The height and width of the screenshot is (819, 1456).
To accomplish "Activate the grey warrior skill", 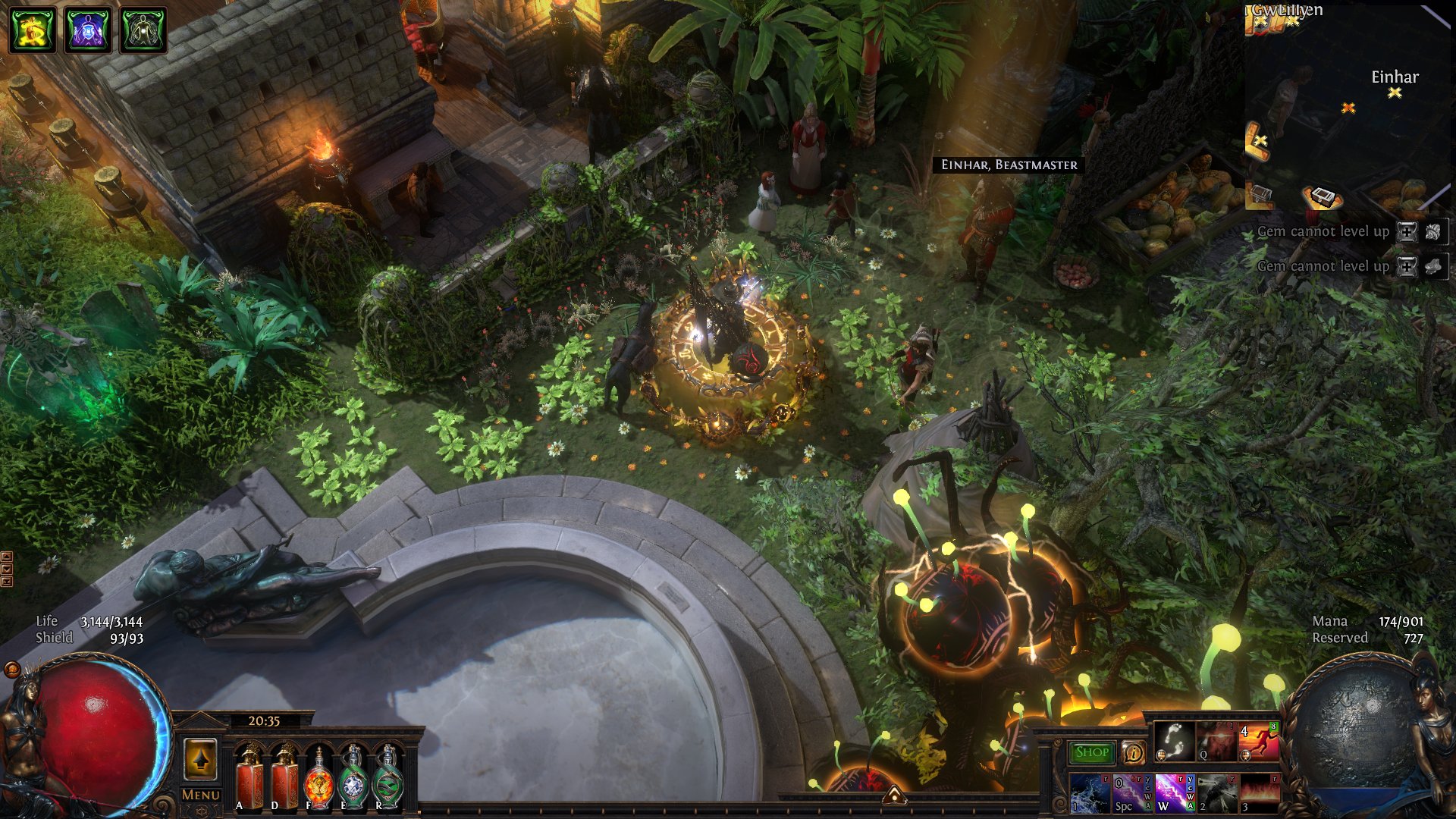I will point(1216,793).
